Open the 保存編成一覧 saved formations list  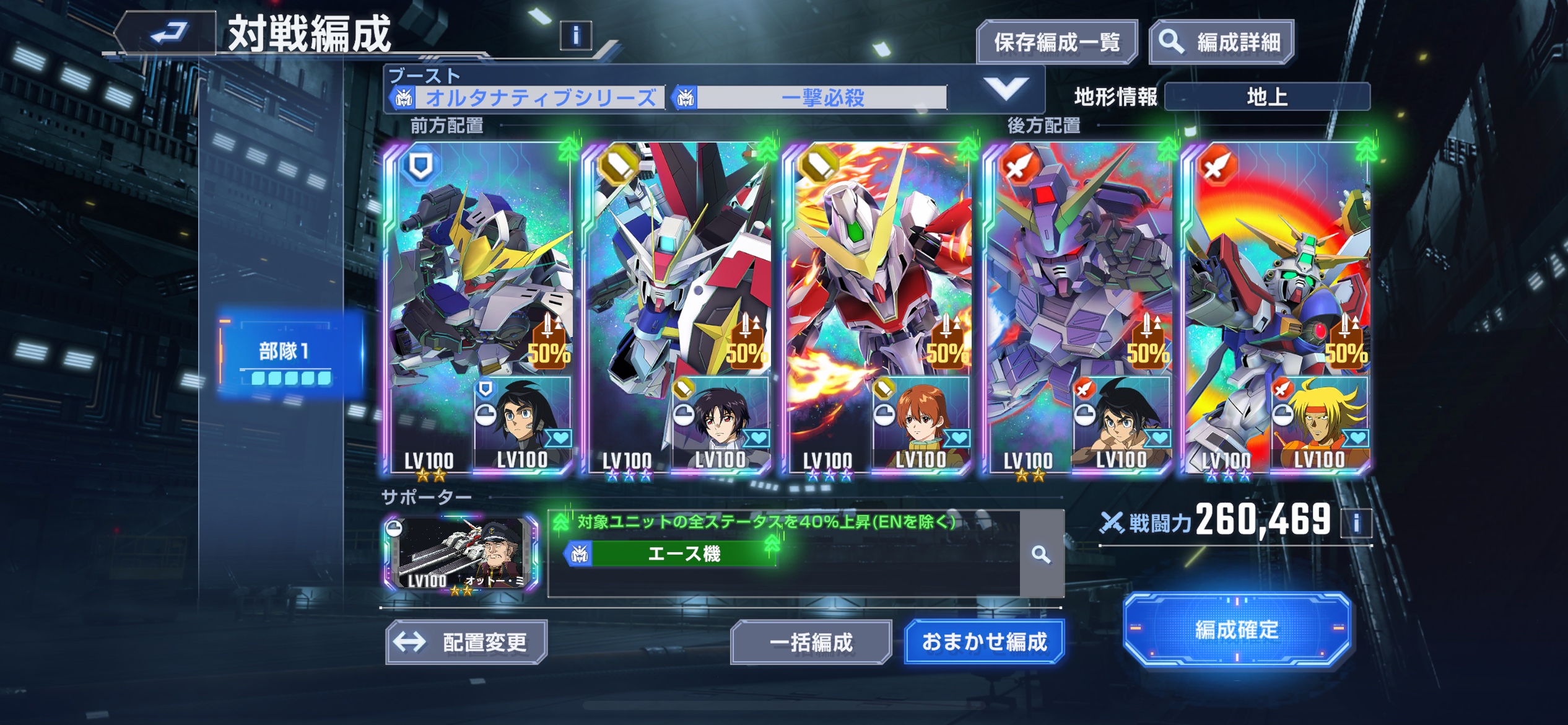pyautogui.click(x=1056, y=42)
